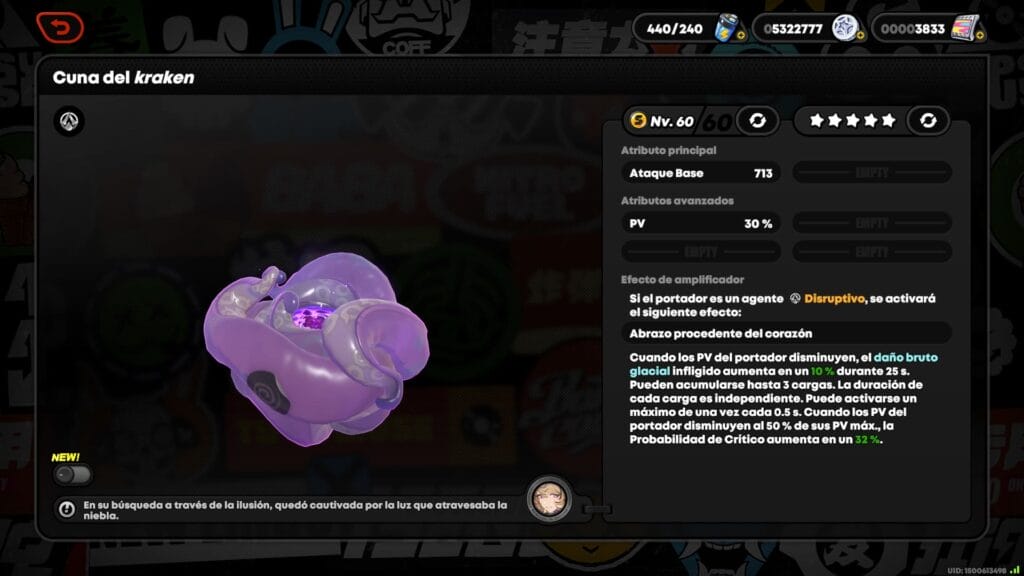Toggle the NEW! switch
The width and height of the screenshot is (1024, 576).
[x=72, y=475]
